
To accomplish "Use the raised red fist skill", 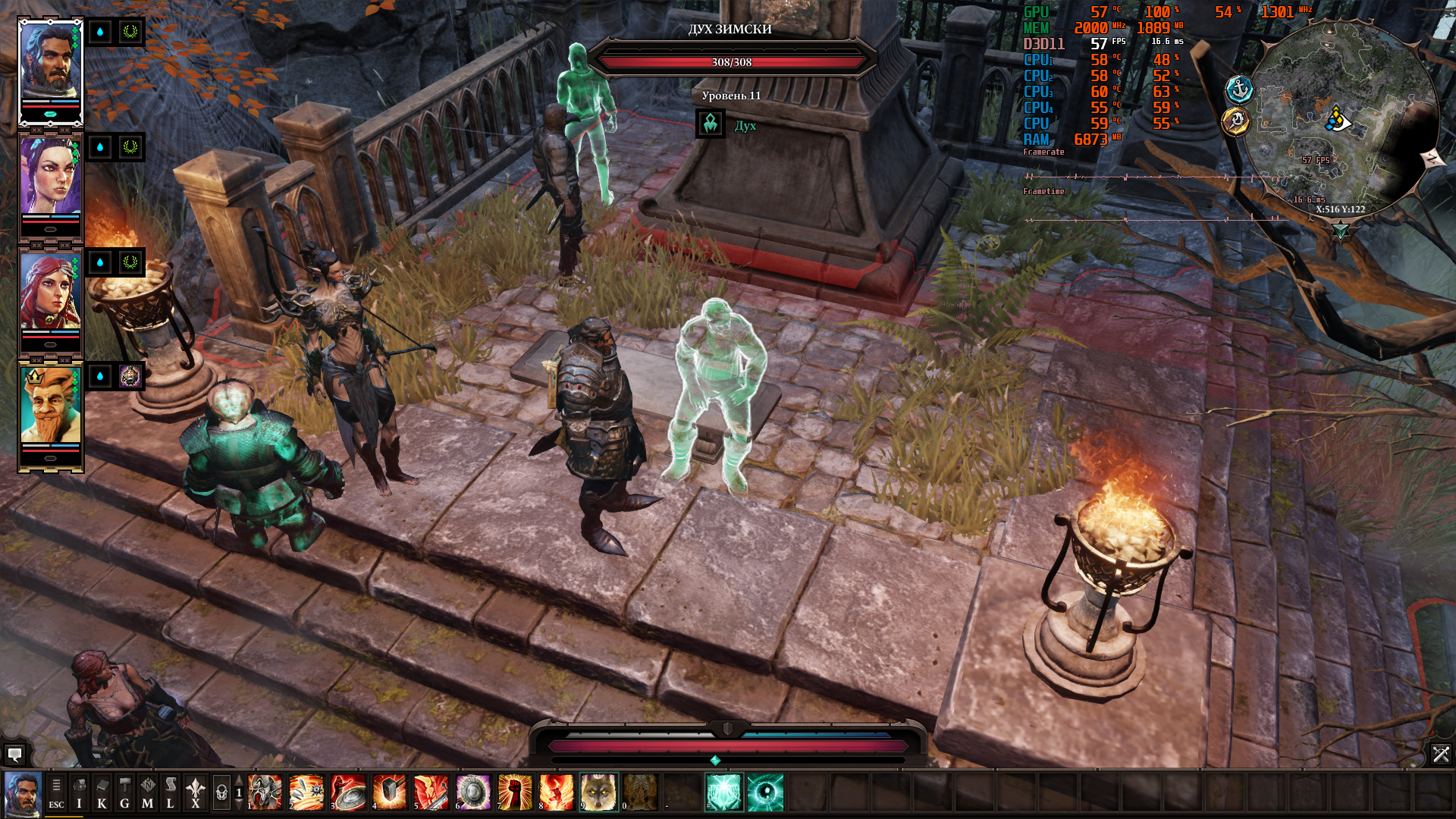I will [515, 793].
